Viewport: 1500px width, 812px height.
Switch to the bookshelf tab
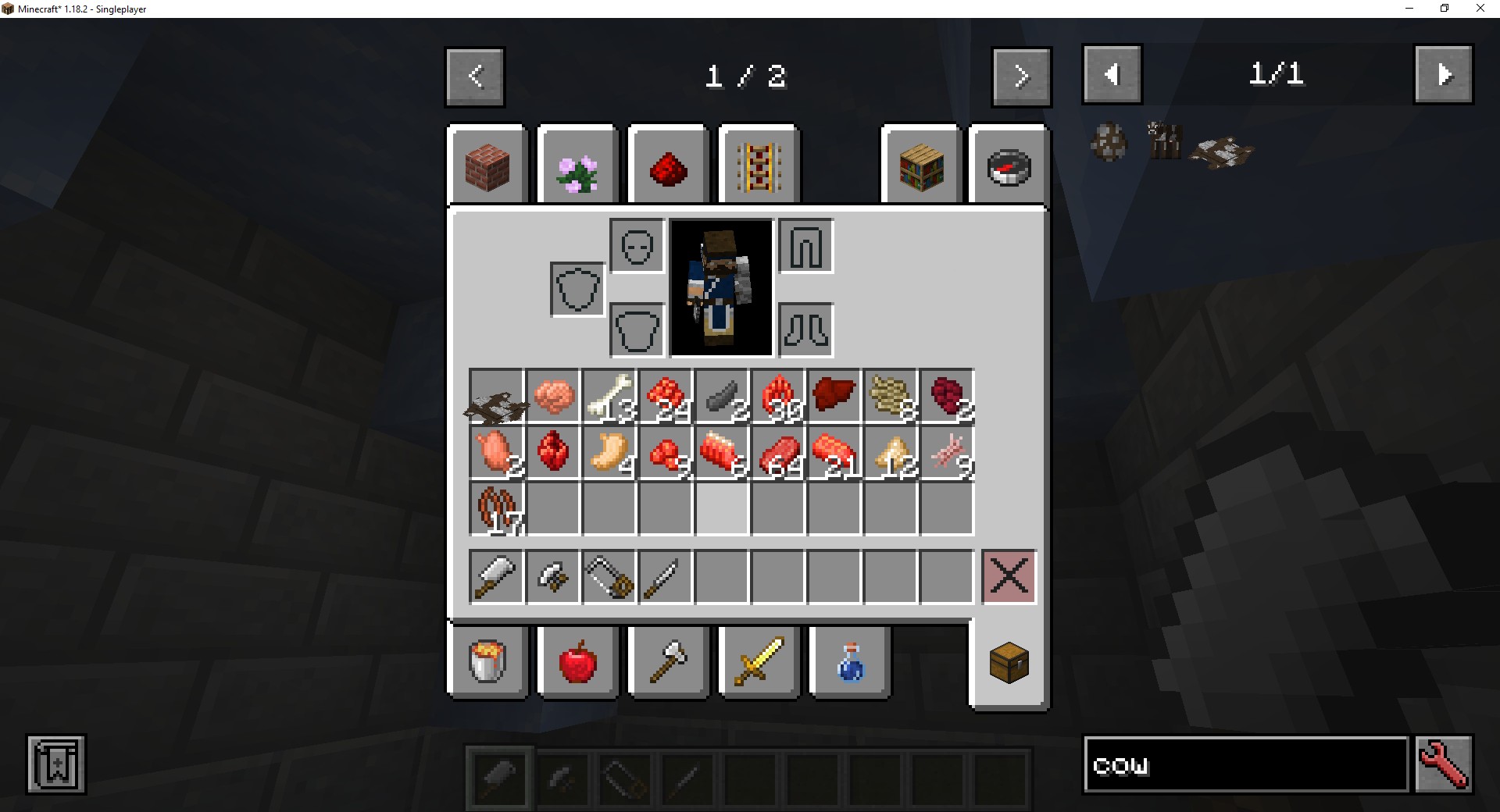click(x=921, y=166)
